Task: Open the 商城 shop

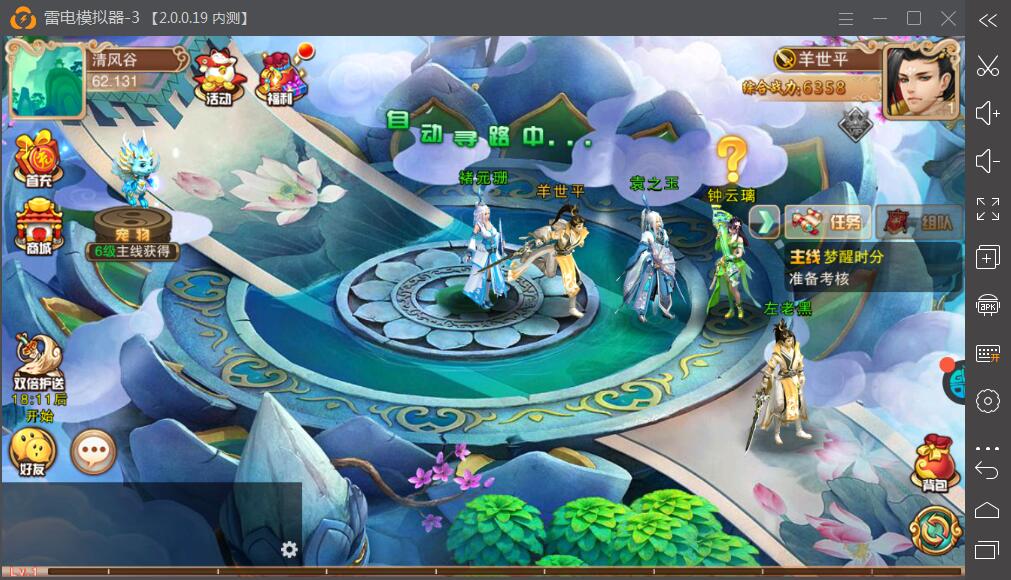Action: click(38, 227)
